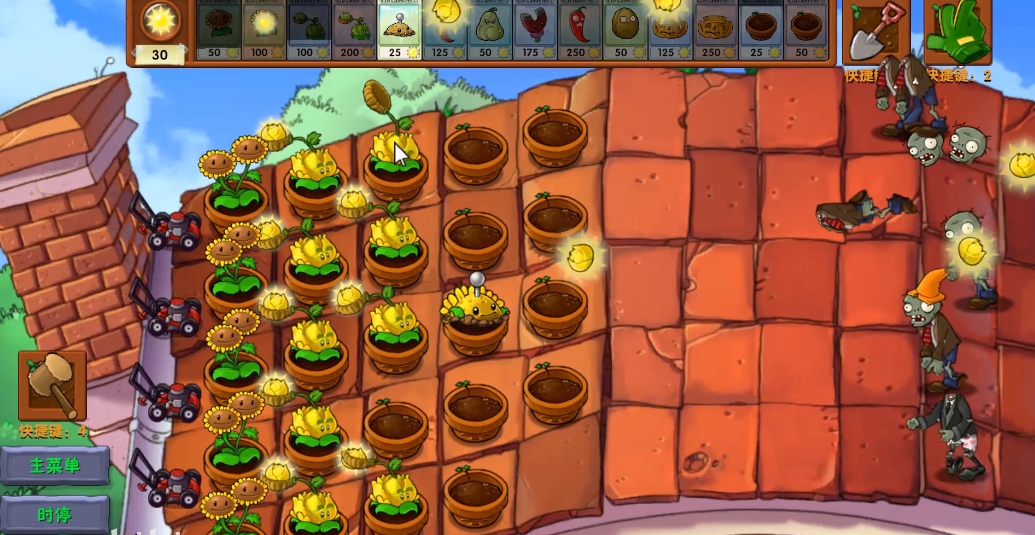Open the 主菜单 main menu
Viewport: 1035px width, 535px height.
[x=54, y=465]
